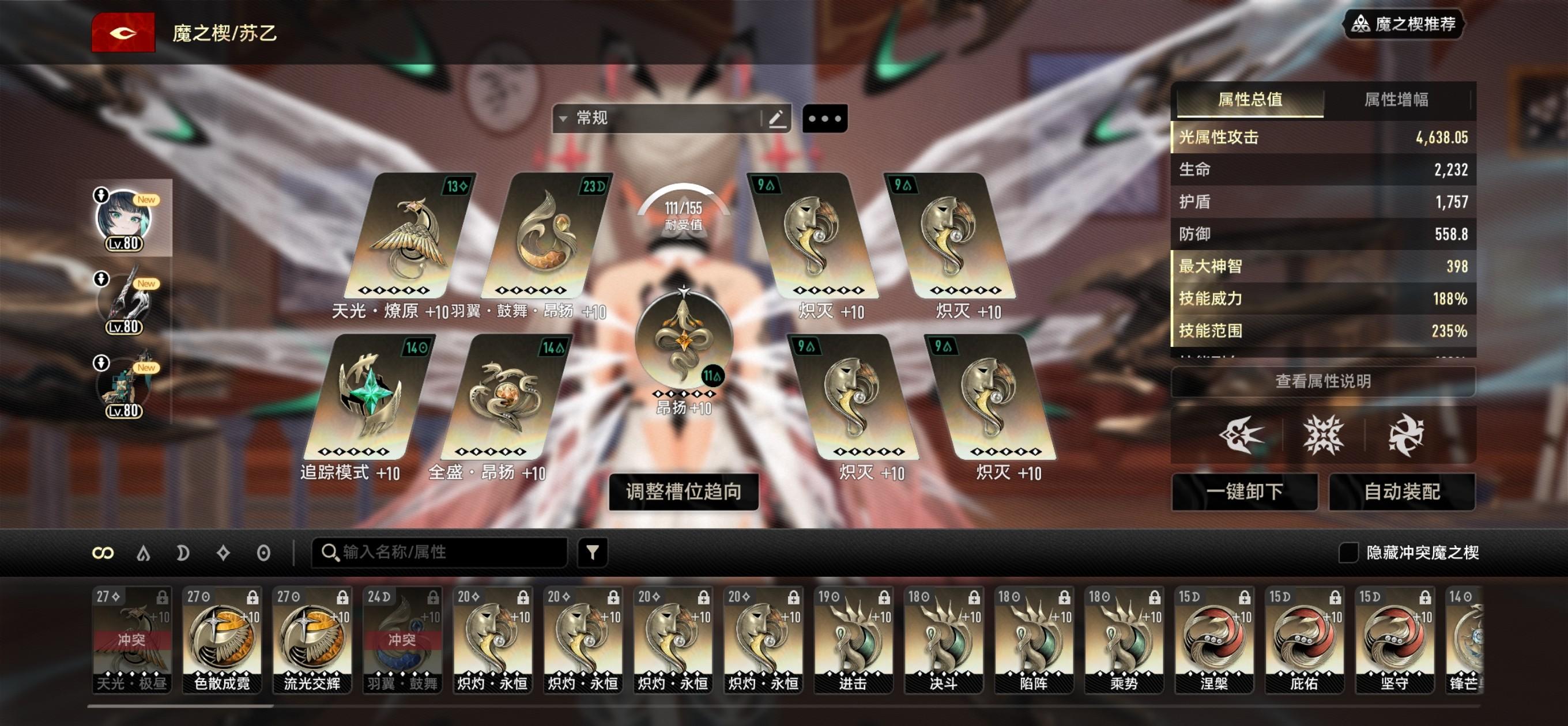Pick 色散成霓 wedge from inventory

coord(221,640)
